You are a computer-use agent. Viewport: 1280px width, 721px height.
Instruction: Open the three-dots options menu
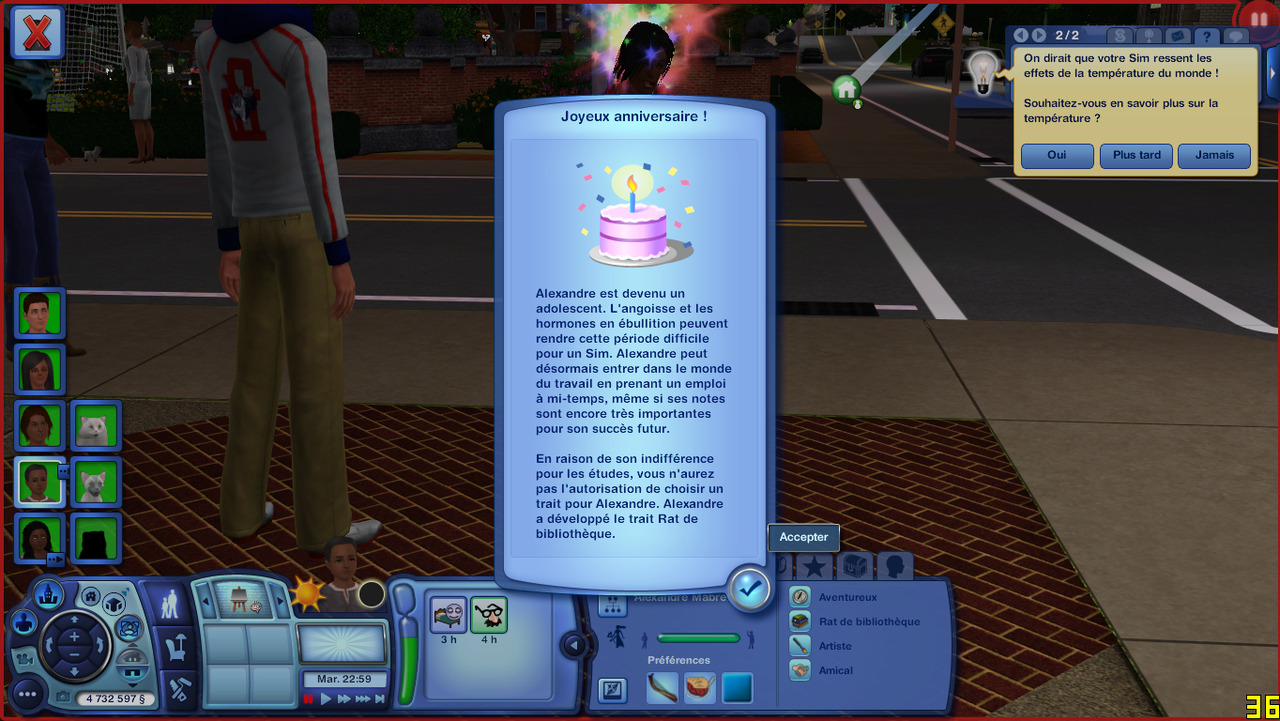point(27,693)
